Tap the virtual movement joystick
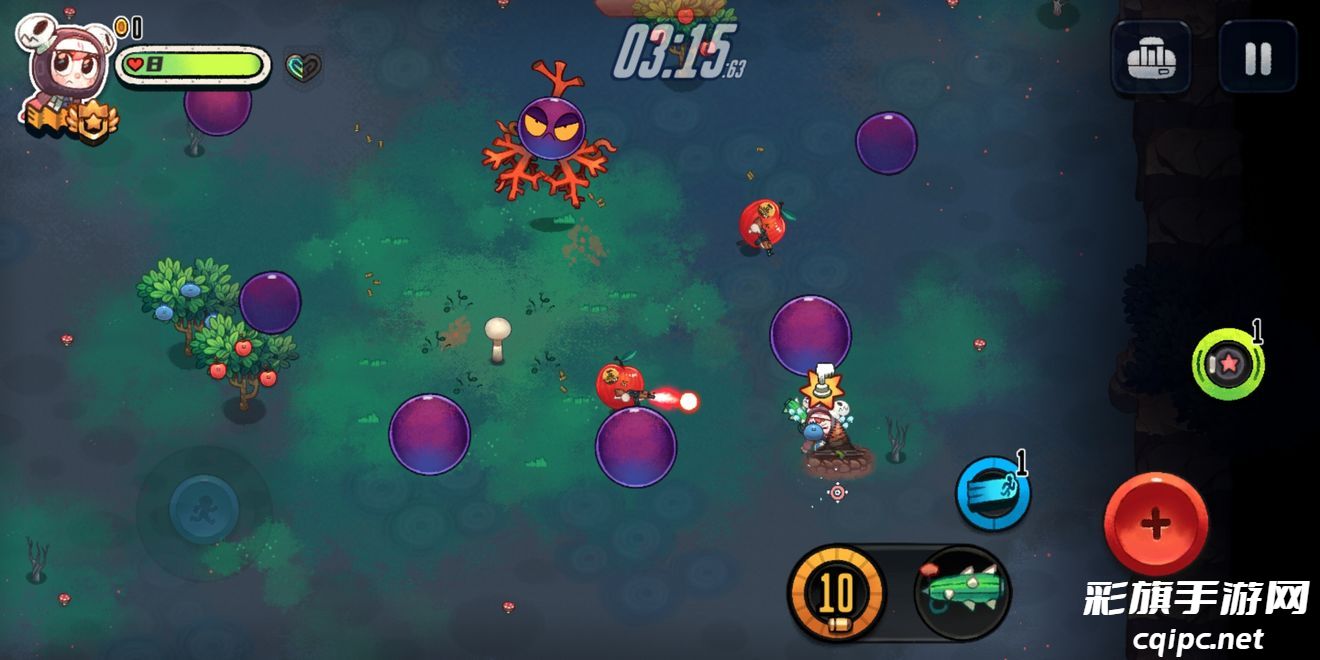This screenshot has height=660, width=1320. (204, 509)
